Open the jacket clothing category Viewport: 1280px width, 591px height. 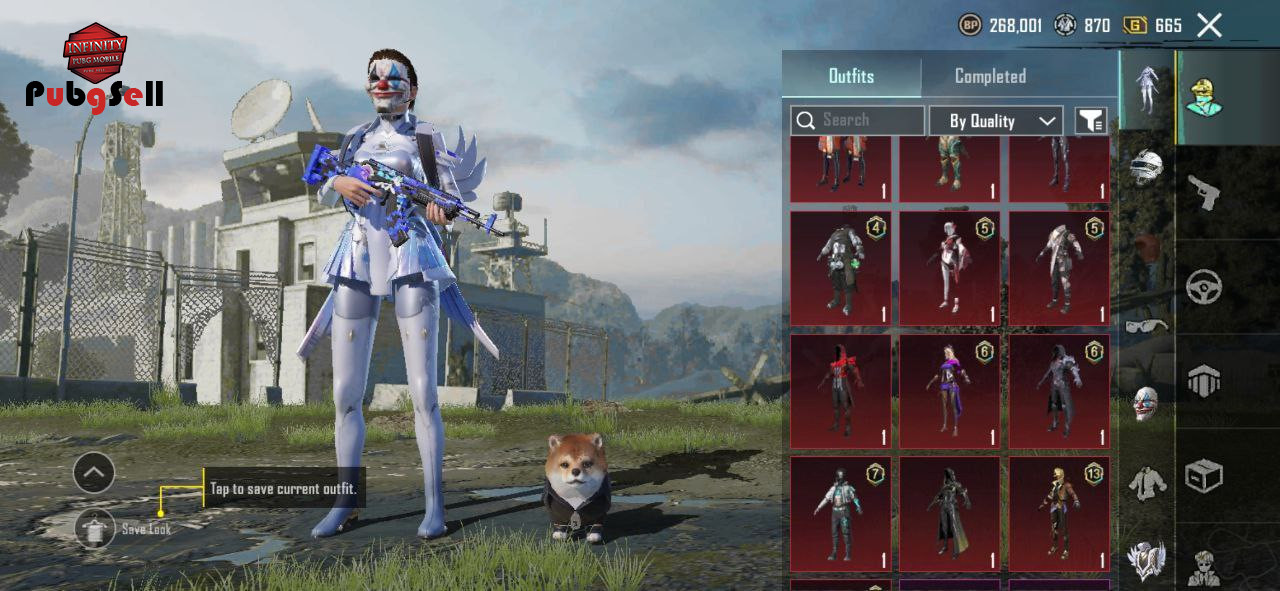pyautogui.click(x=1146, y=484)
